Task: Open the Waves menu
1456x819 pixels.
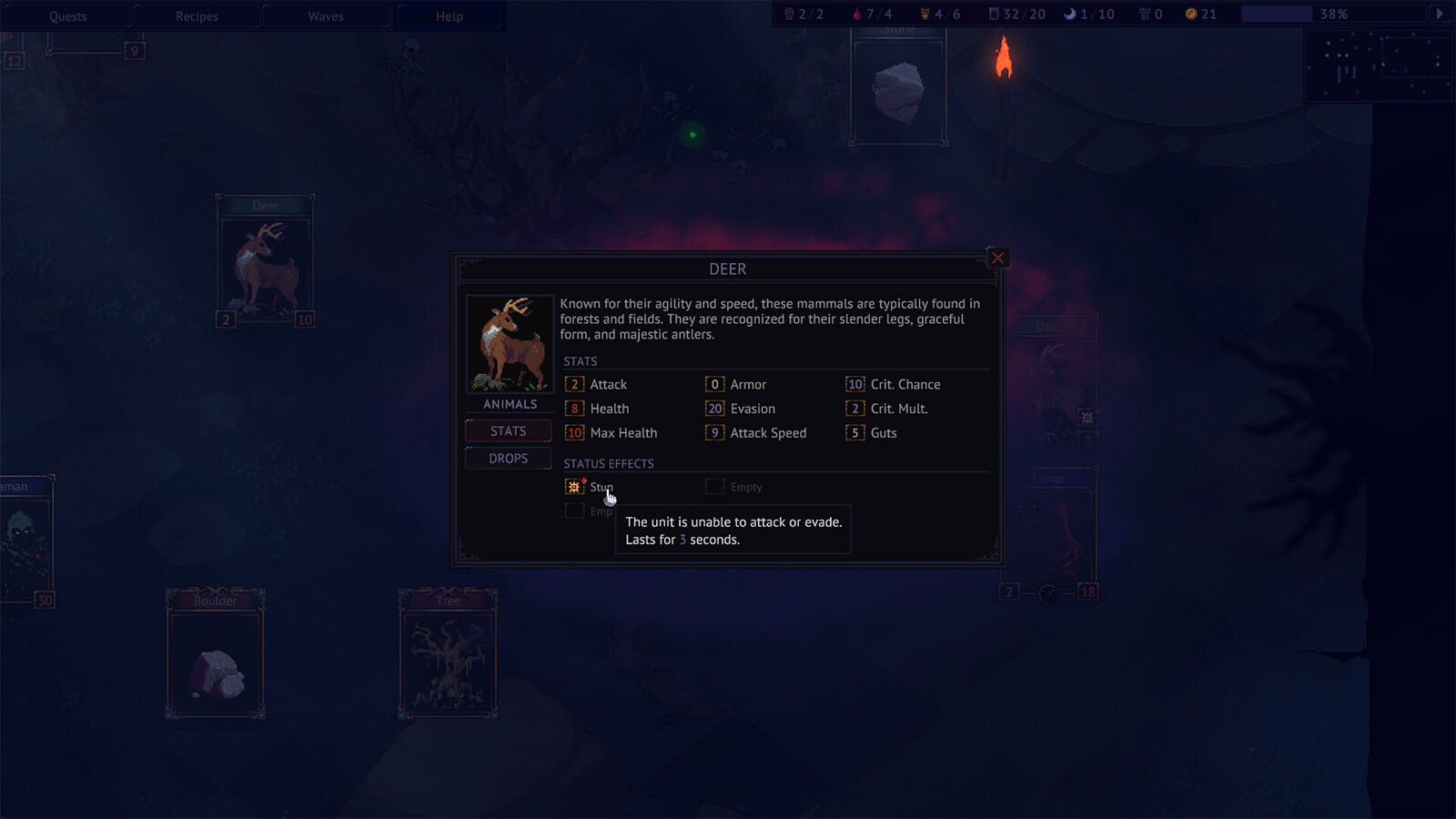Action: 326,16
